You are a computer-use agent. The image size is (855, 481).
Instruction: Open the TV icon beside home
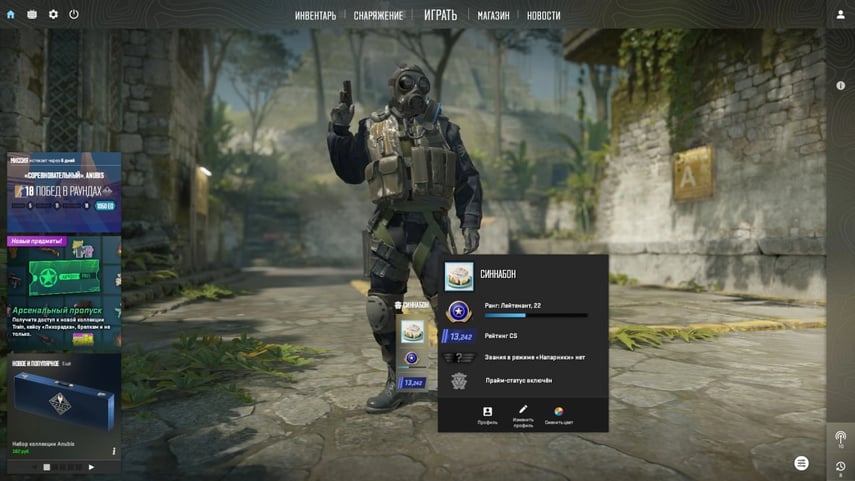(32, 15)
